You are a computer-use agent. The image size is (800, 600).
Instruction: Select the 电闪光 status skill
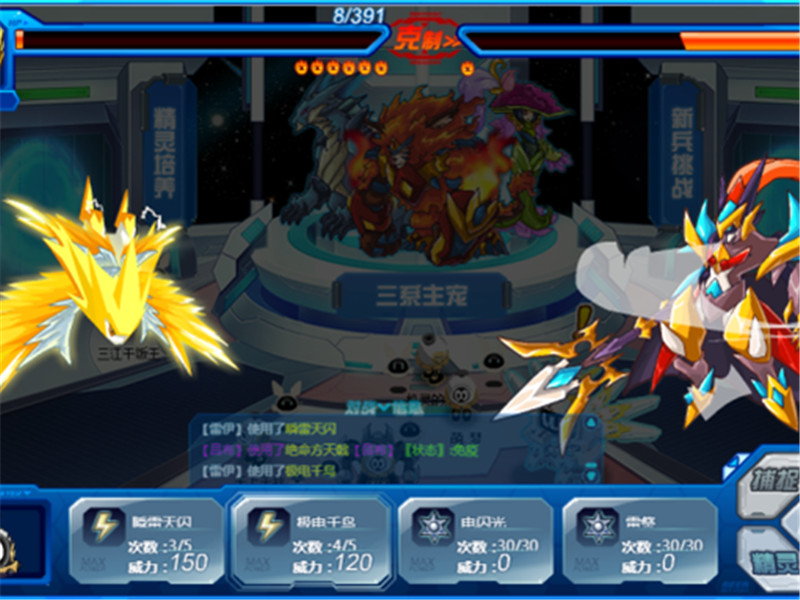[x=475, y=540]
